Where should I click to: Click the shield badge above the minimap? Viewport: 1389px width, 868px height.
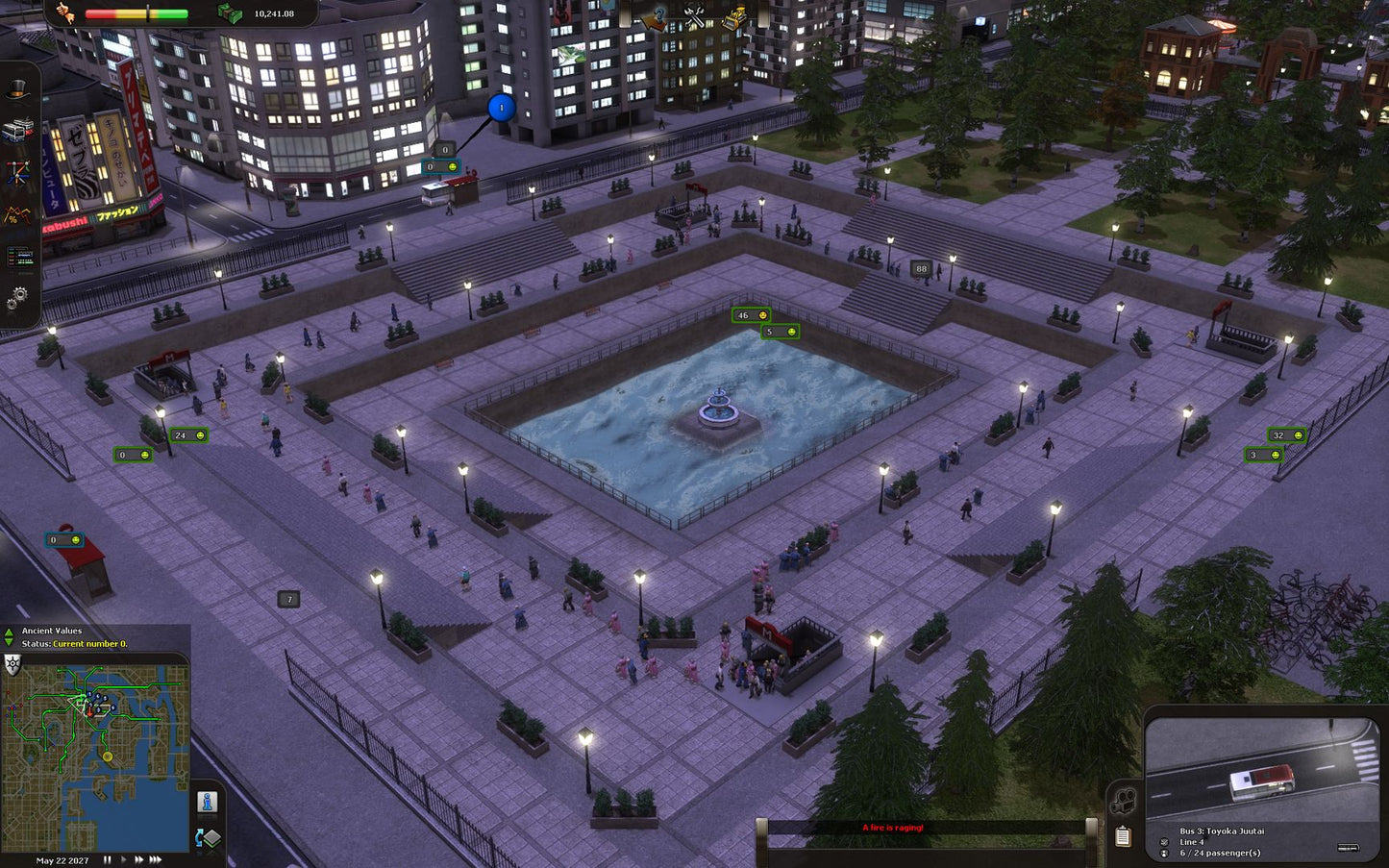click(13, 664)
